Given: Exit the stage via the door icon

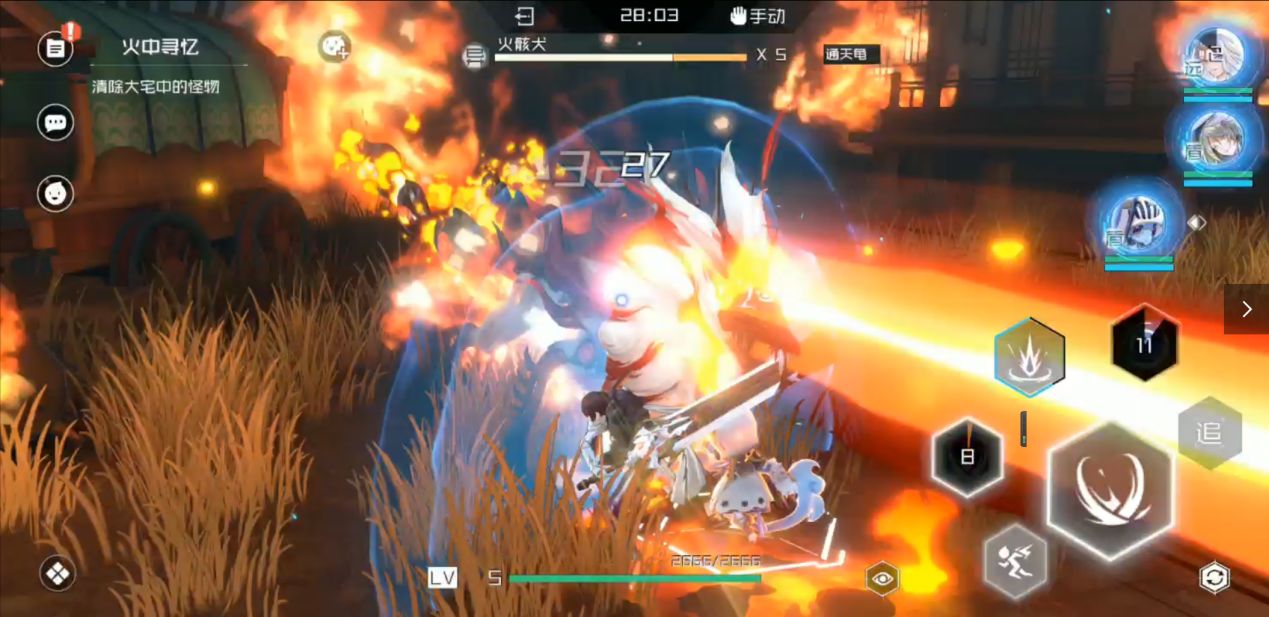Looking at the screenshot, I should coord(525,16).
